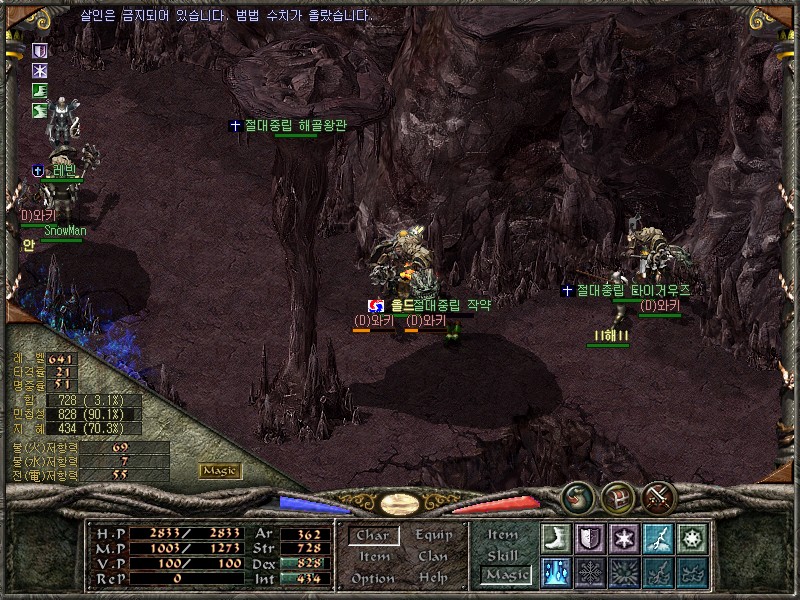
Task: Activate the half-shield spell icon
Action: [x=590, y=538]
